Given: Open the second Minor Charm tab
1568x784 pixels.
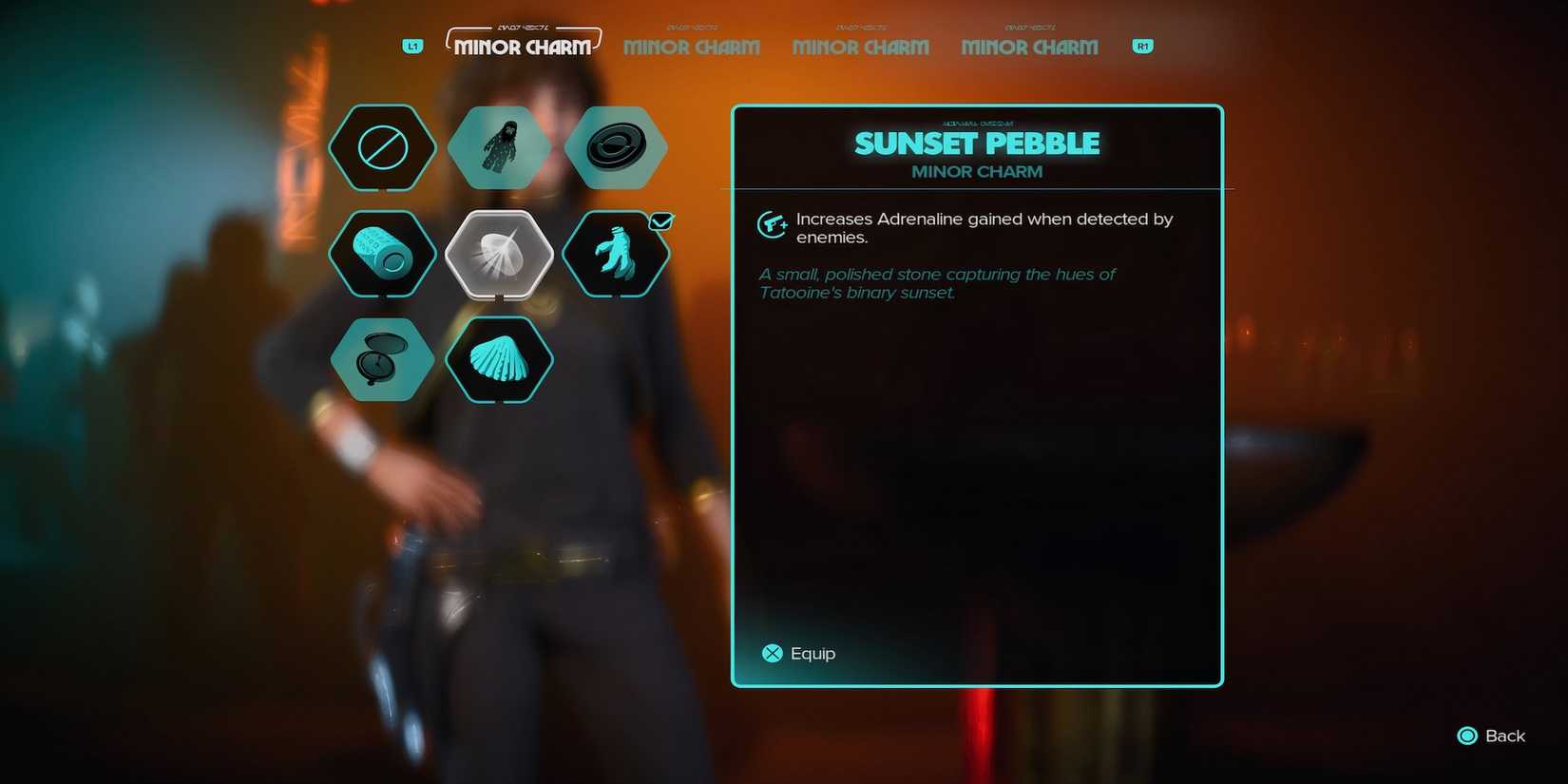Looking at the screenshot, I should coord(691,47).
